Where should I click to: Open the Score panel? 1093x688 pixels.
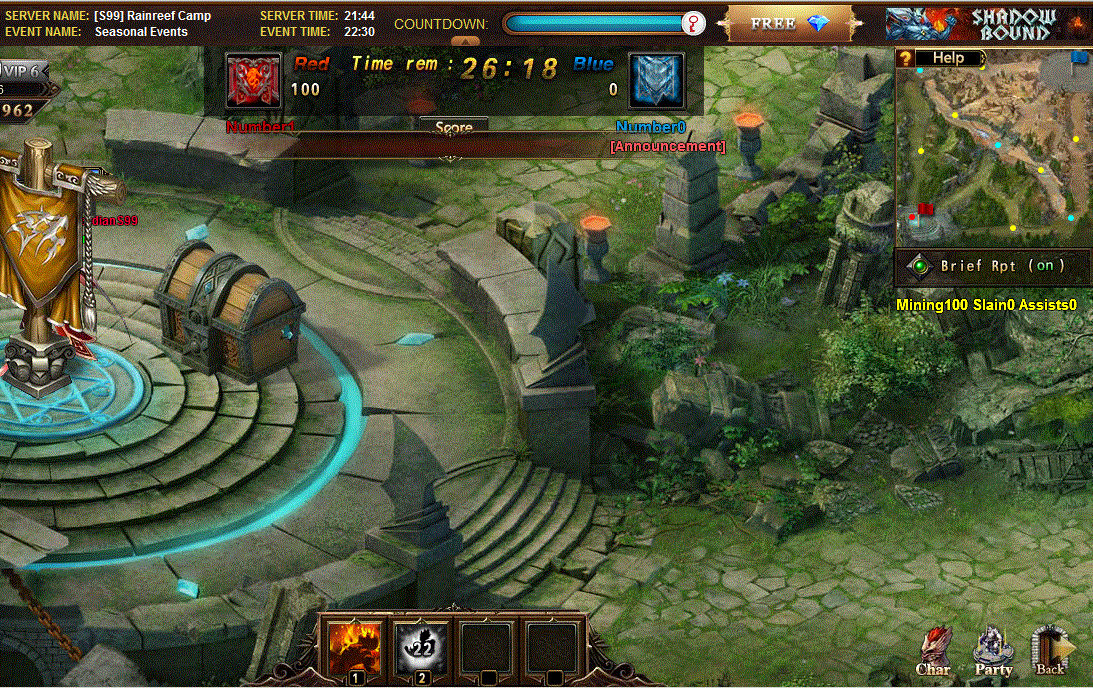coord(453,128)
